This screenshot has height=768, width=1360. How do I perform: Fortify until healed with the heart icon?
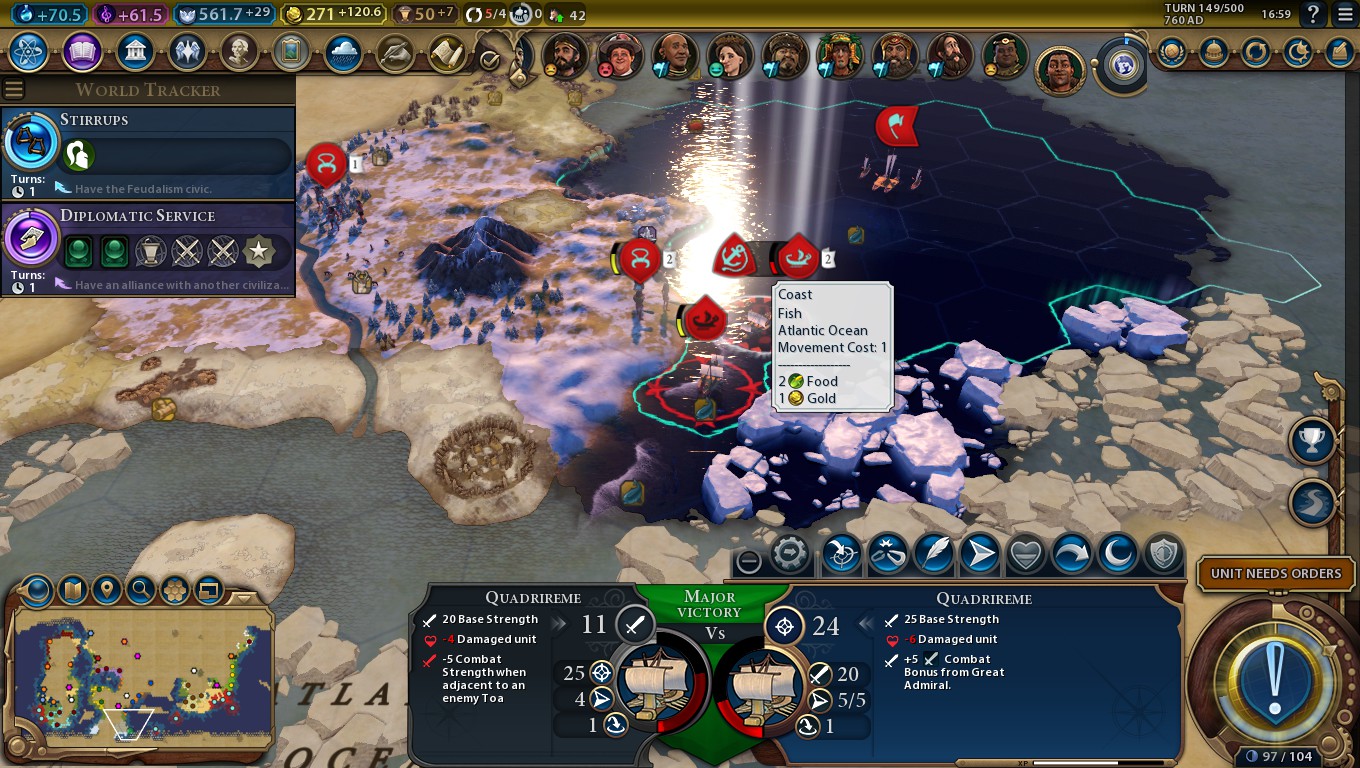[x=1025, y=555]
